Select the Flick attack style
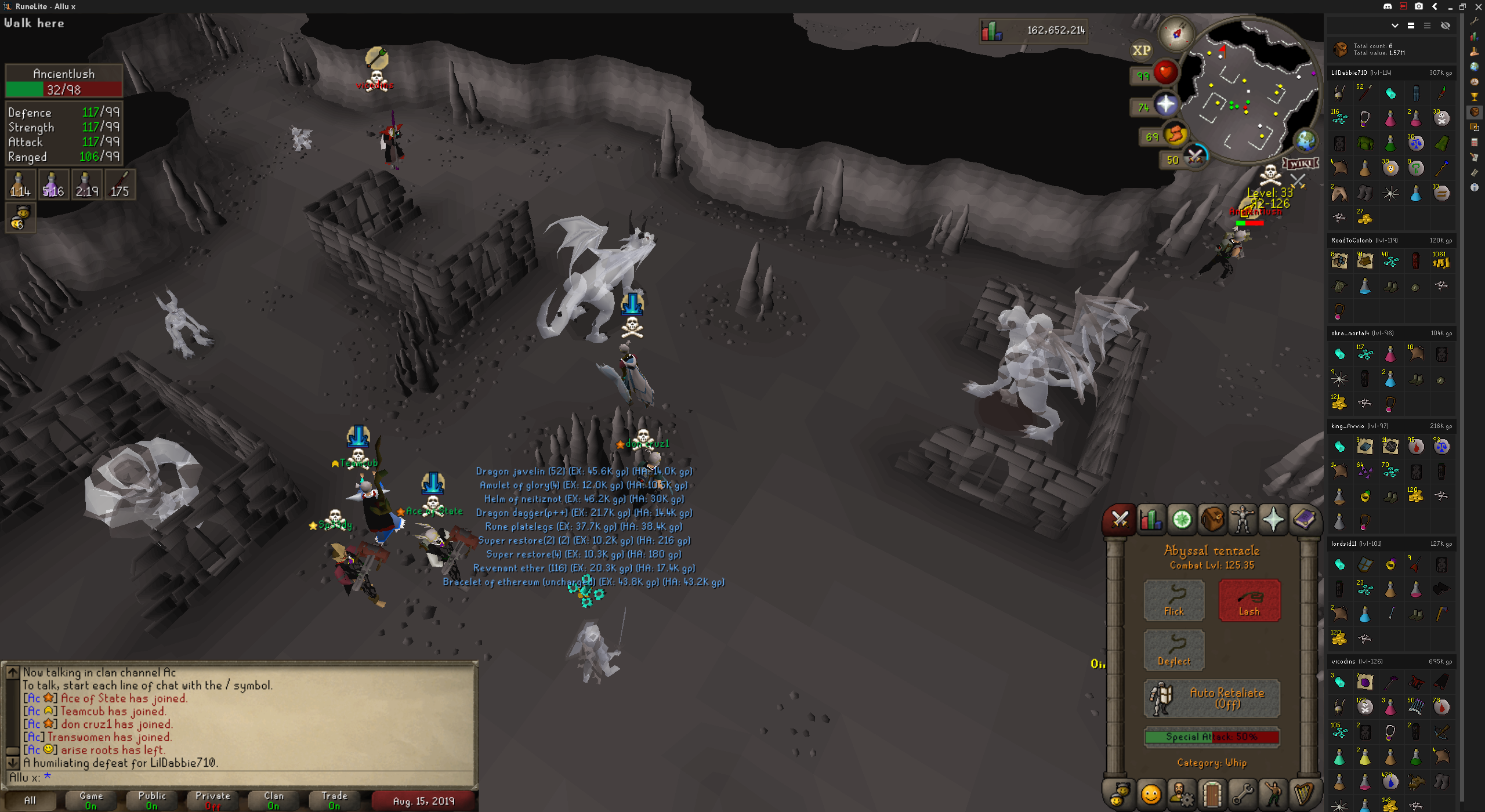This screenshot has width=1485, height=812. (x=1173, y=600)
